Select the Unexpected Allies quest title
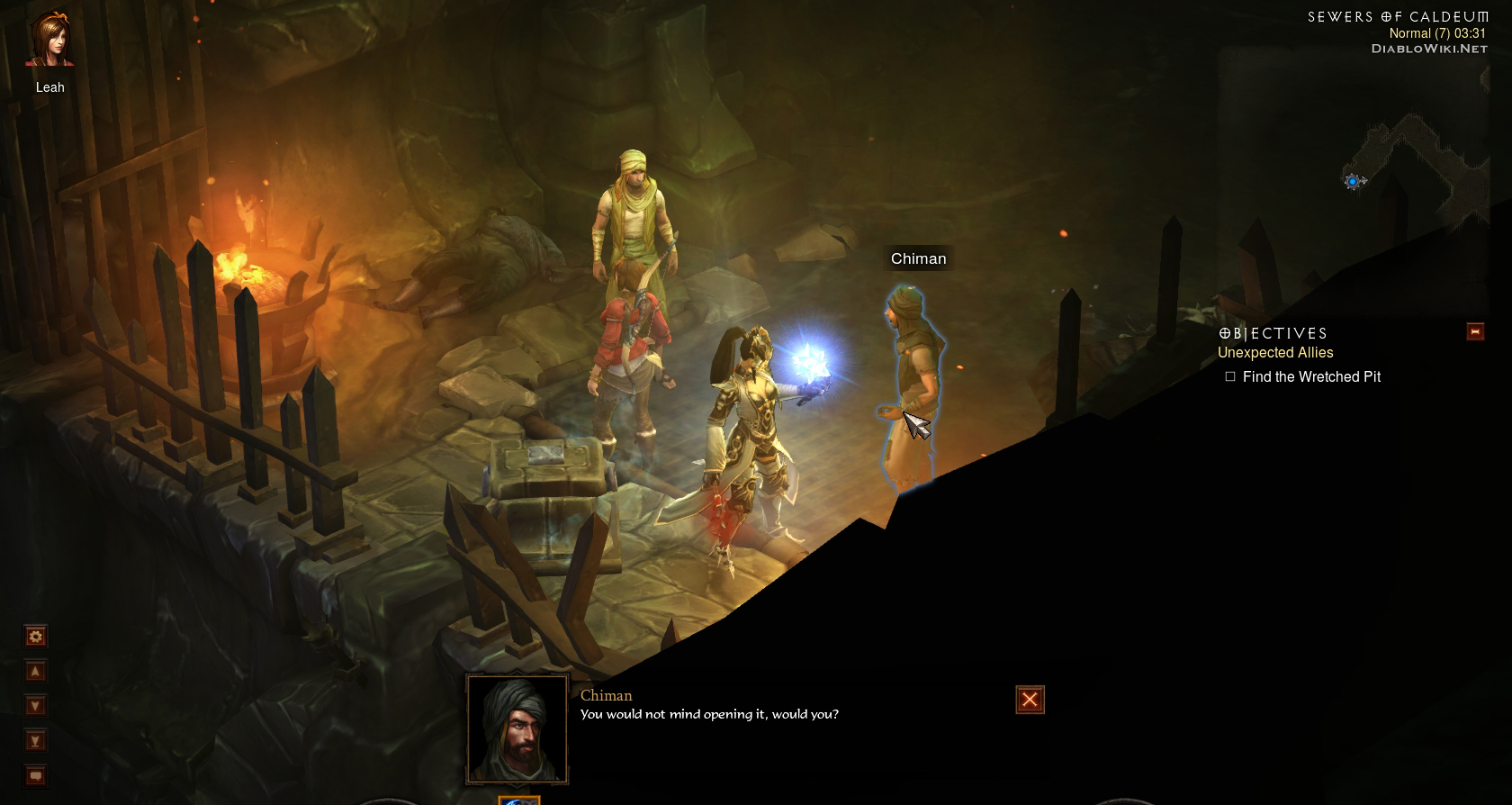 pyautogui.click(x=1274, y=353)
